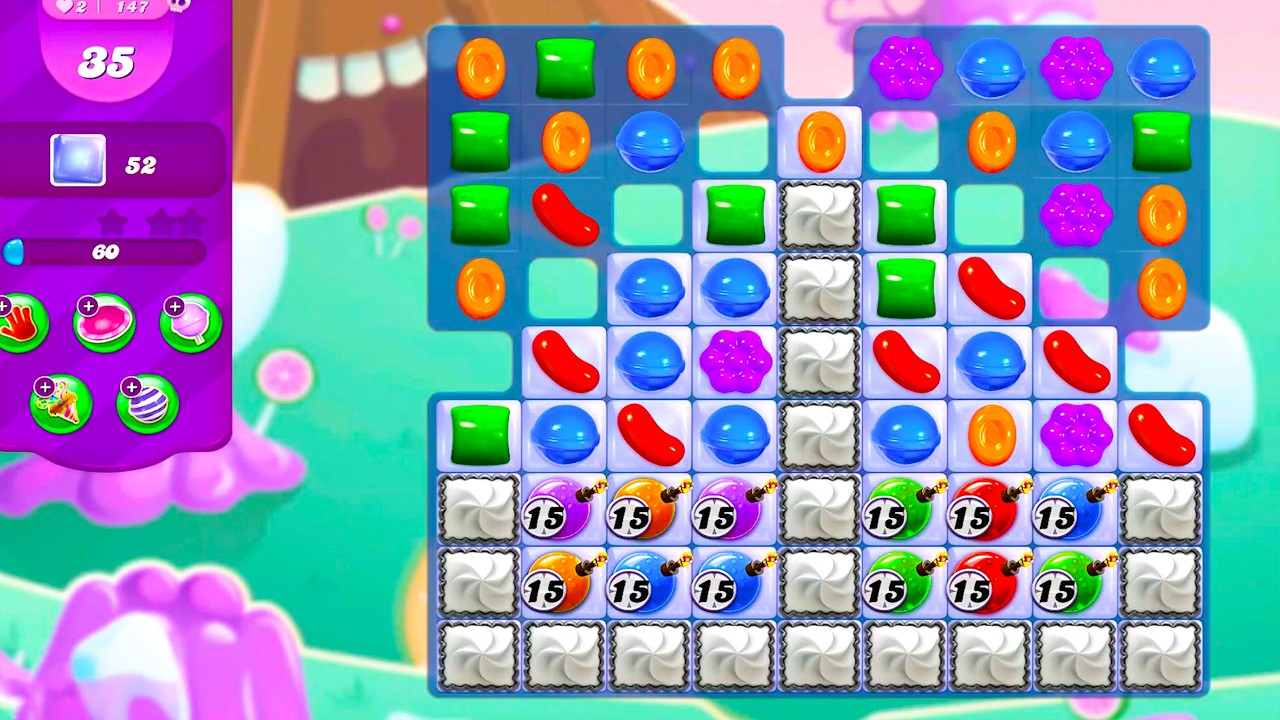Select the pink disc booster
This screenshot has width=1280, height=720.
[x=104, y=324]
